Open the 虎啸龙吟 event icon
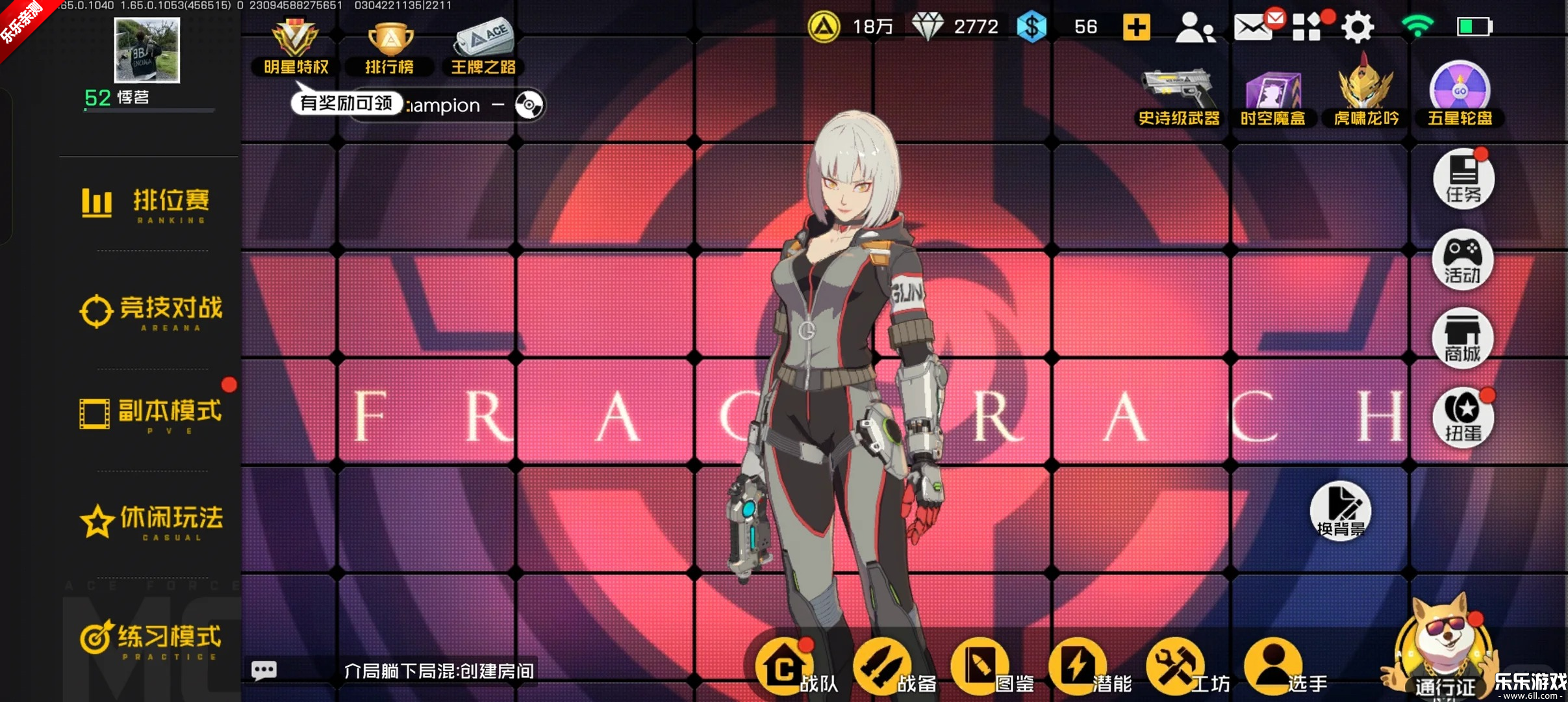Viewport: 1568px width, 702px height. (1364, 94)
